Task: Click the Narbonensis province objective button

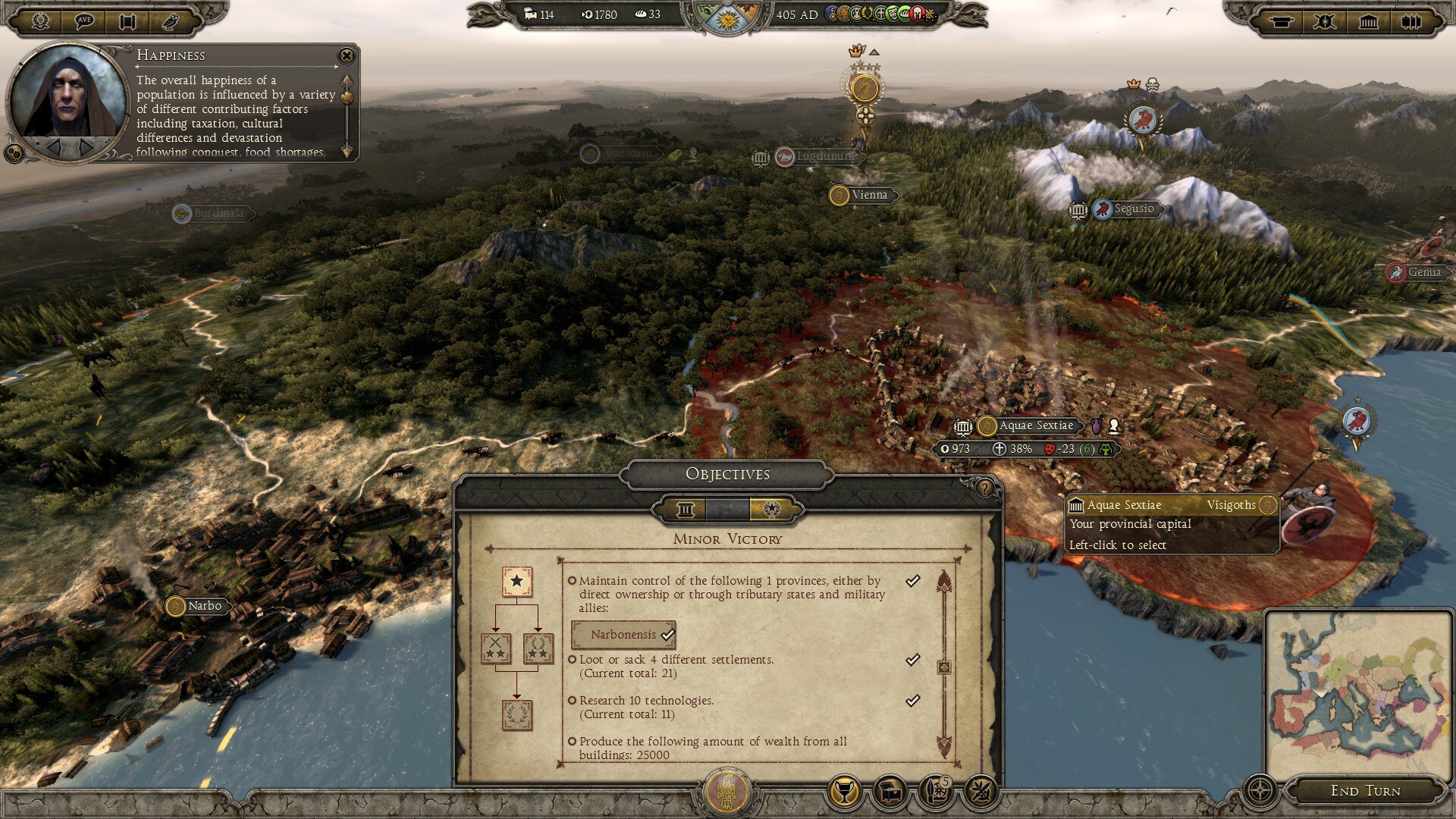Action: tap(623, 635)
